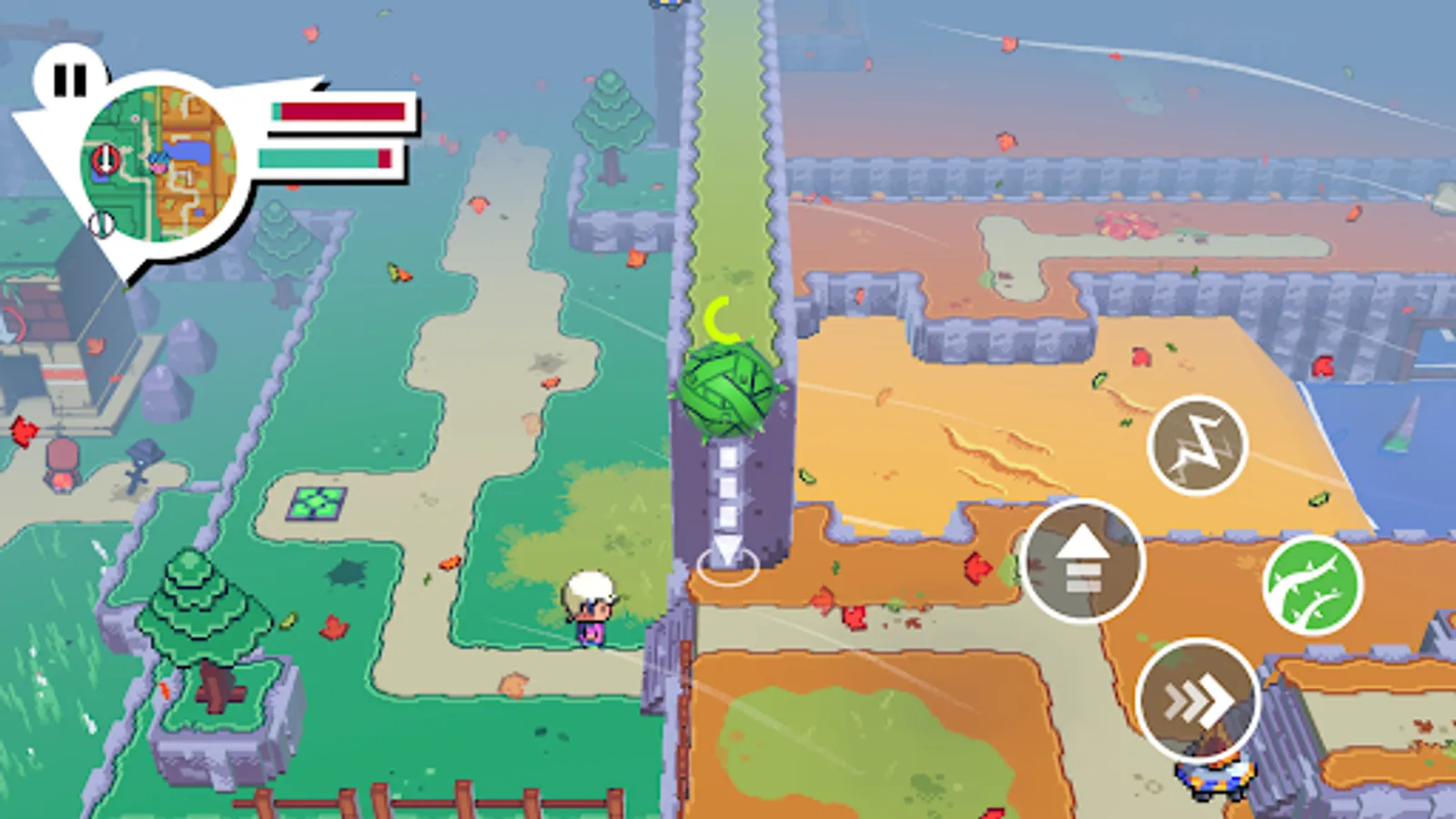Image resolution: width=1456 pixels, height=819 pixels.
Task: Click the player's map position icon
Action: pyautogui.click(x=158, y=164)
